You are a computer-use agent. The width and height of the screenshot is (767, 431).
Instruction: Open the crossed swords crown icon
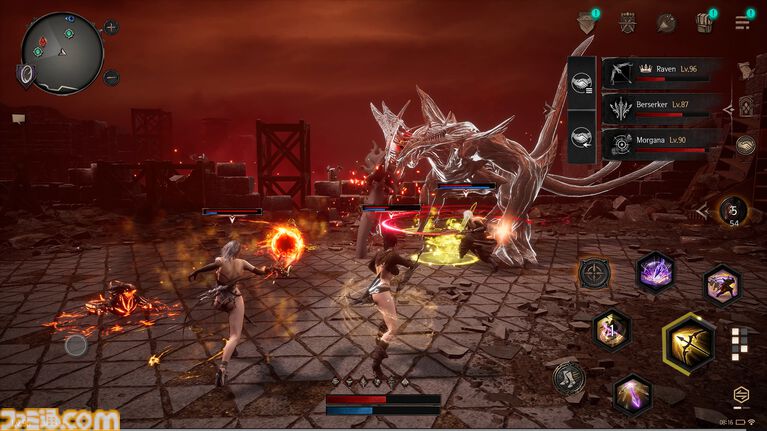[x=627, y=22]
